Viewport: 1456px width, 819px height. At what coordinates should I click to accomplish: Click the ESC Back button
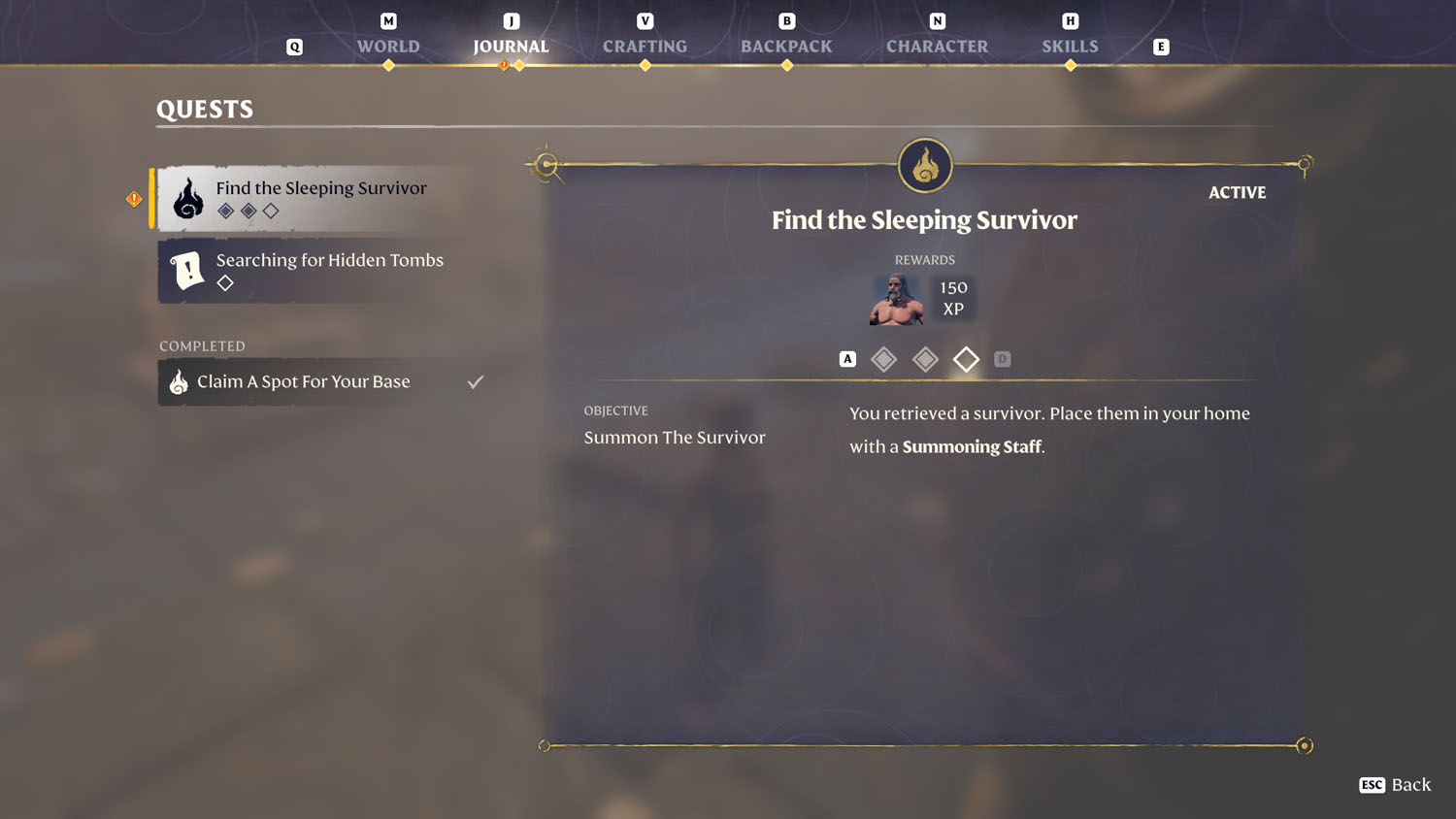point(1395,785)
